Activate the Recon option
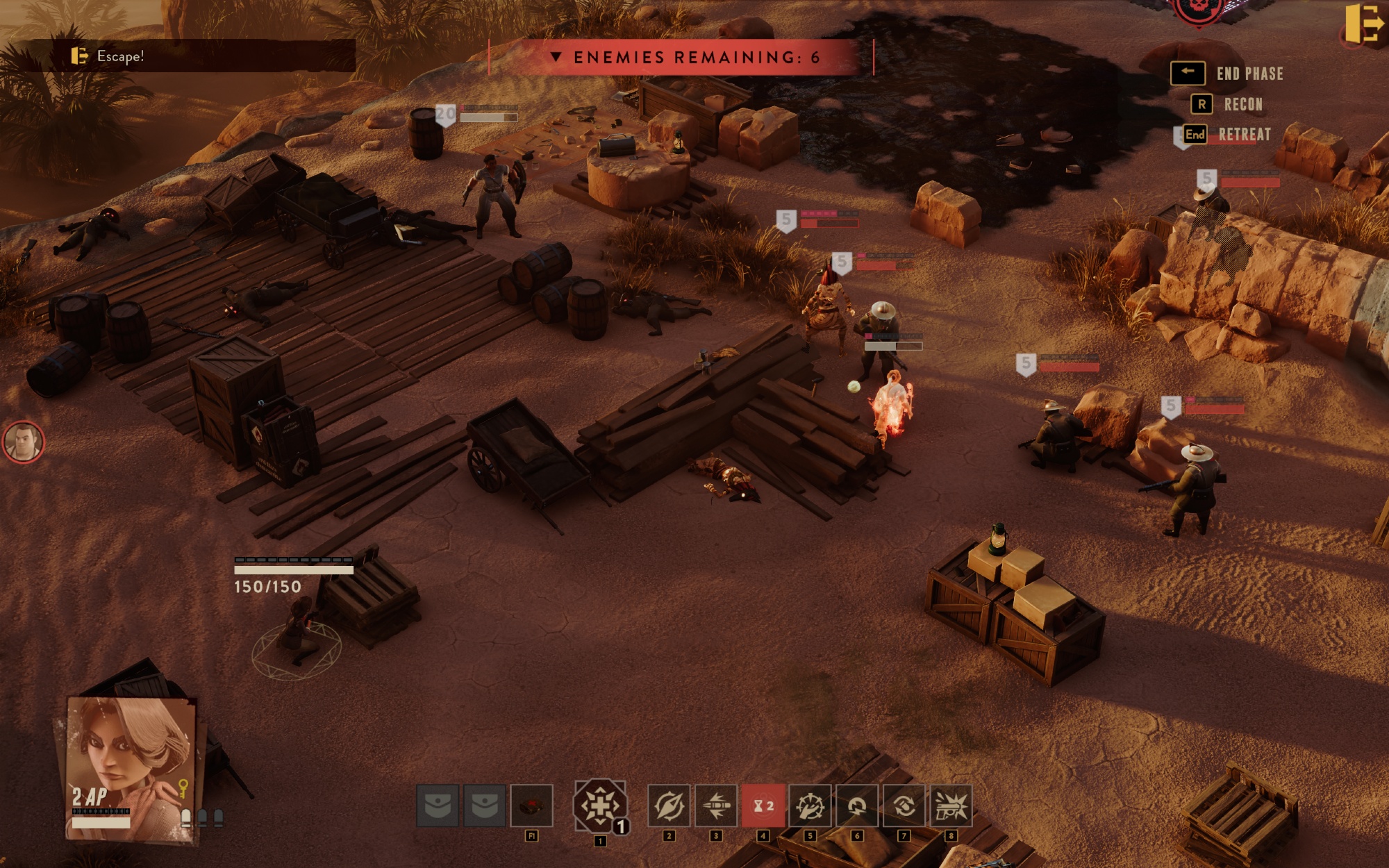This screenshot has width=1389, height=868. (x=1242, y=104)
